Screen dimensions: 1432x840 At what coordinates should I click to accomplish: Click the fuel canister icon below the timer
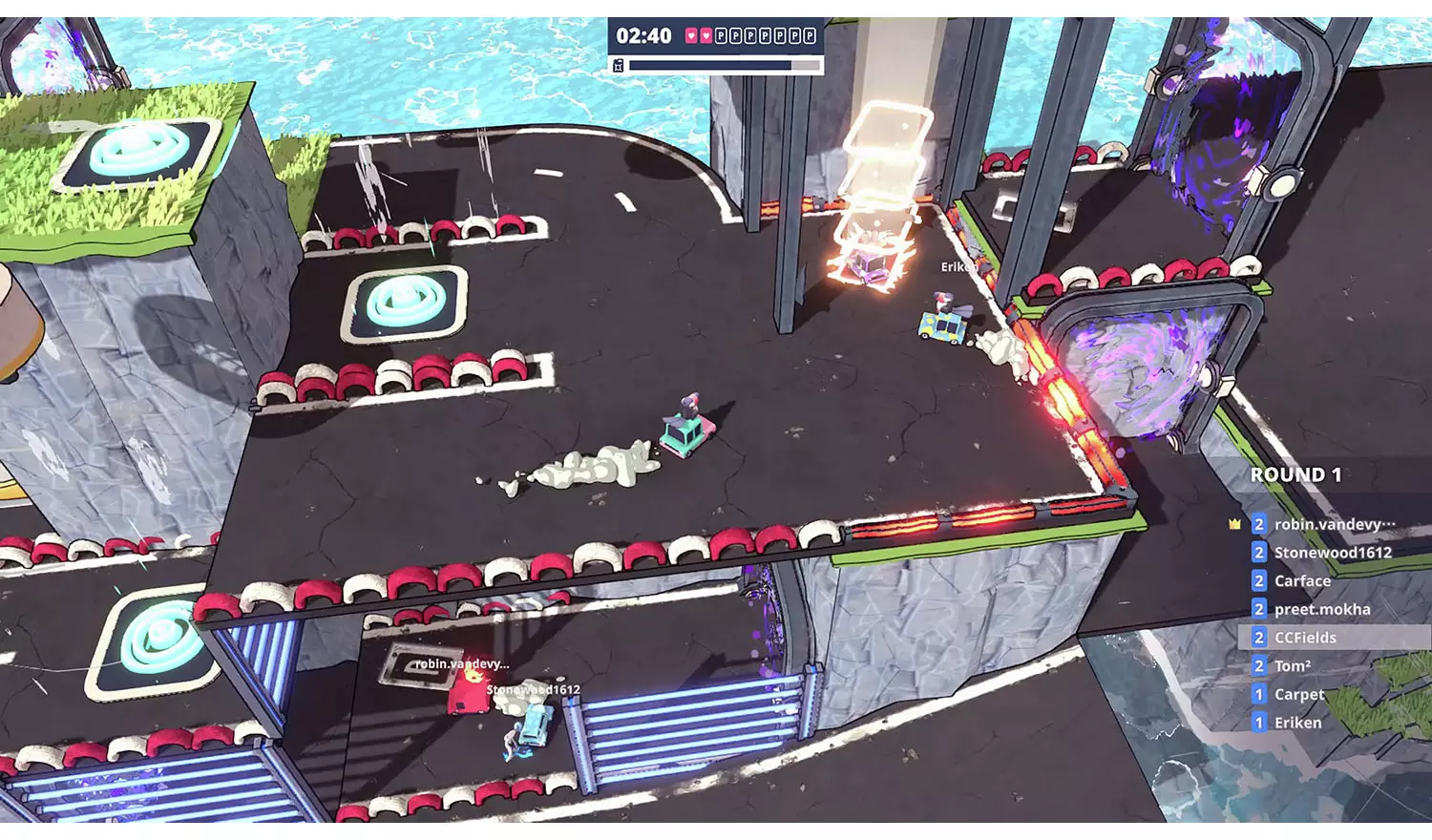(620, 65)
